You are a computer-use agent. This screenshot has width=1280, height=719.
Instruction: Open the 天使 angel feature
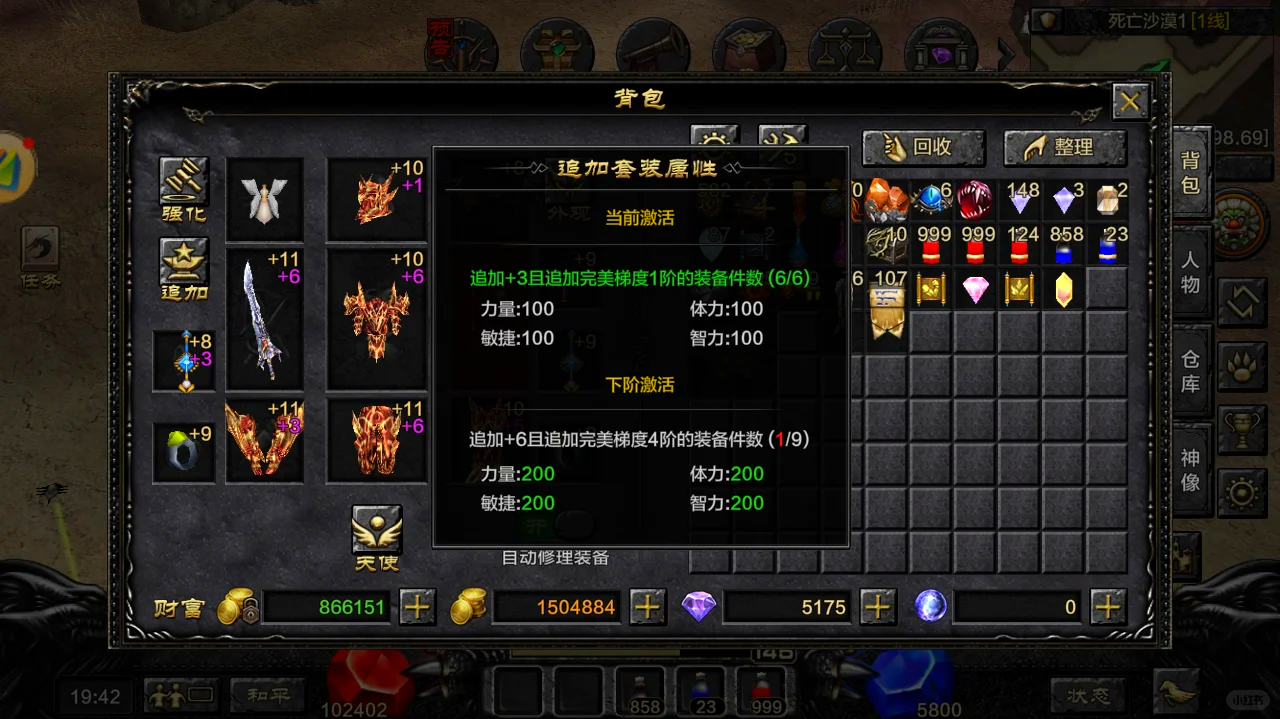click(x=377, y=537)
